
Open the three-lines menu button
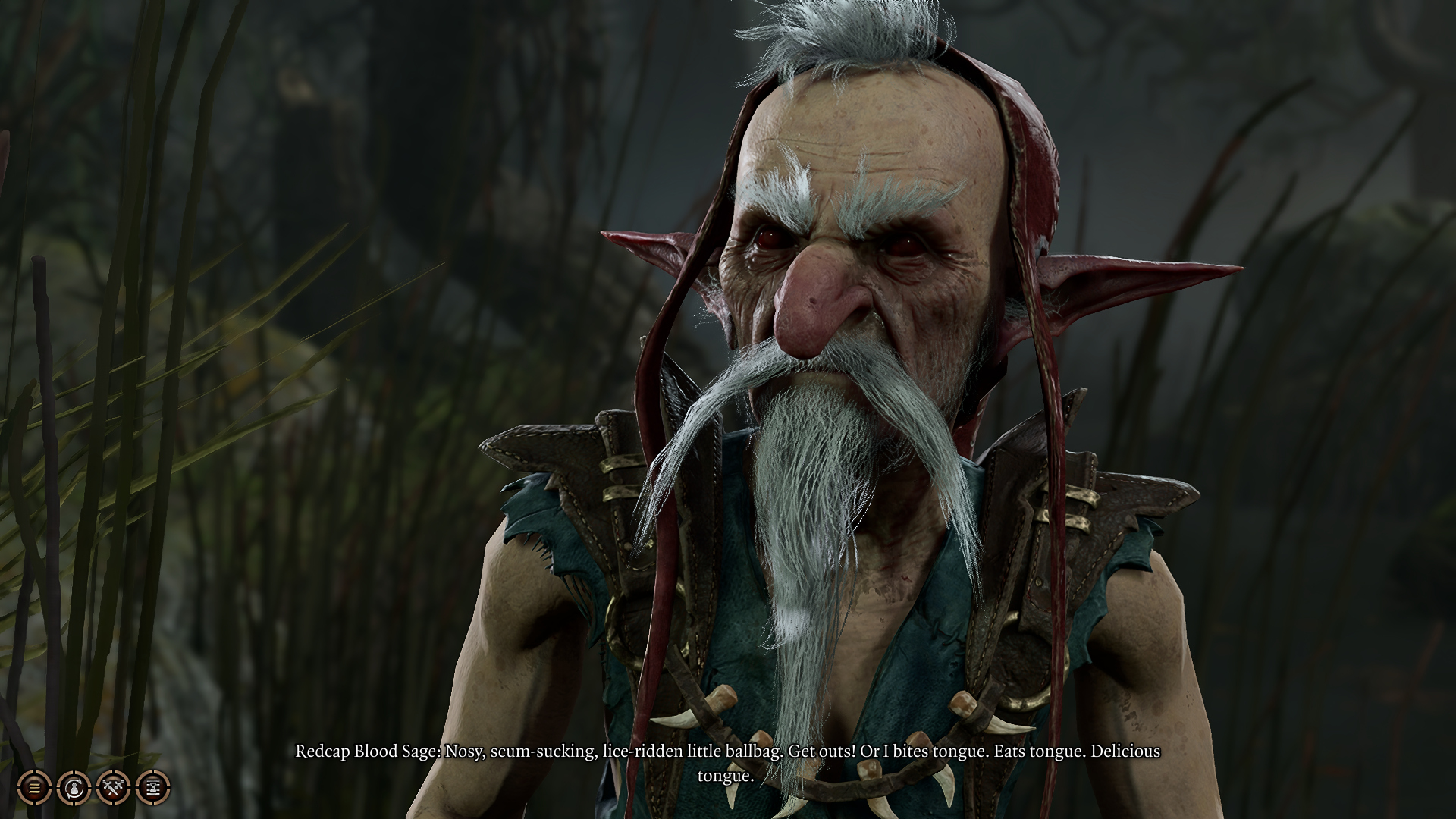[35, 788]
